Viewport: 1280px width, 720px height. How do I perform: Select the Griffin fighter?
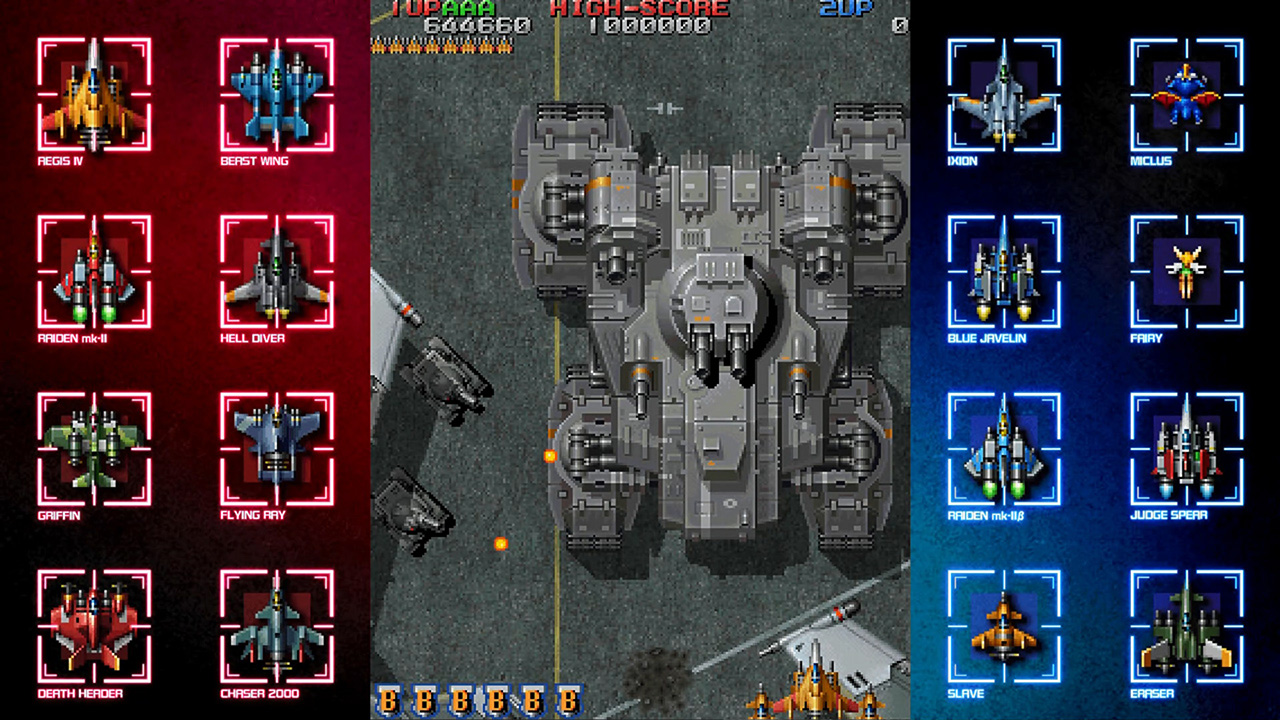point(94,448)
